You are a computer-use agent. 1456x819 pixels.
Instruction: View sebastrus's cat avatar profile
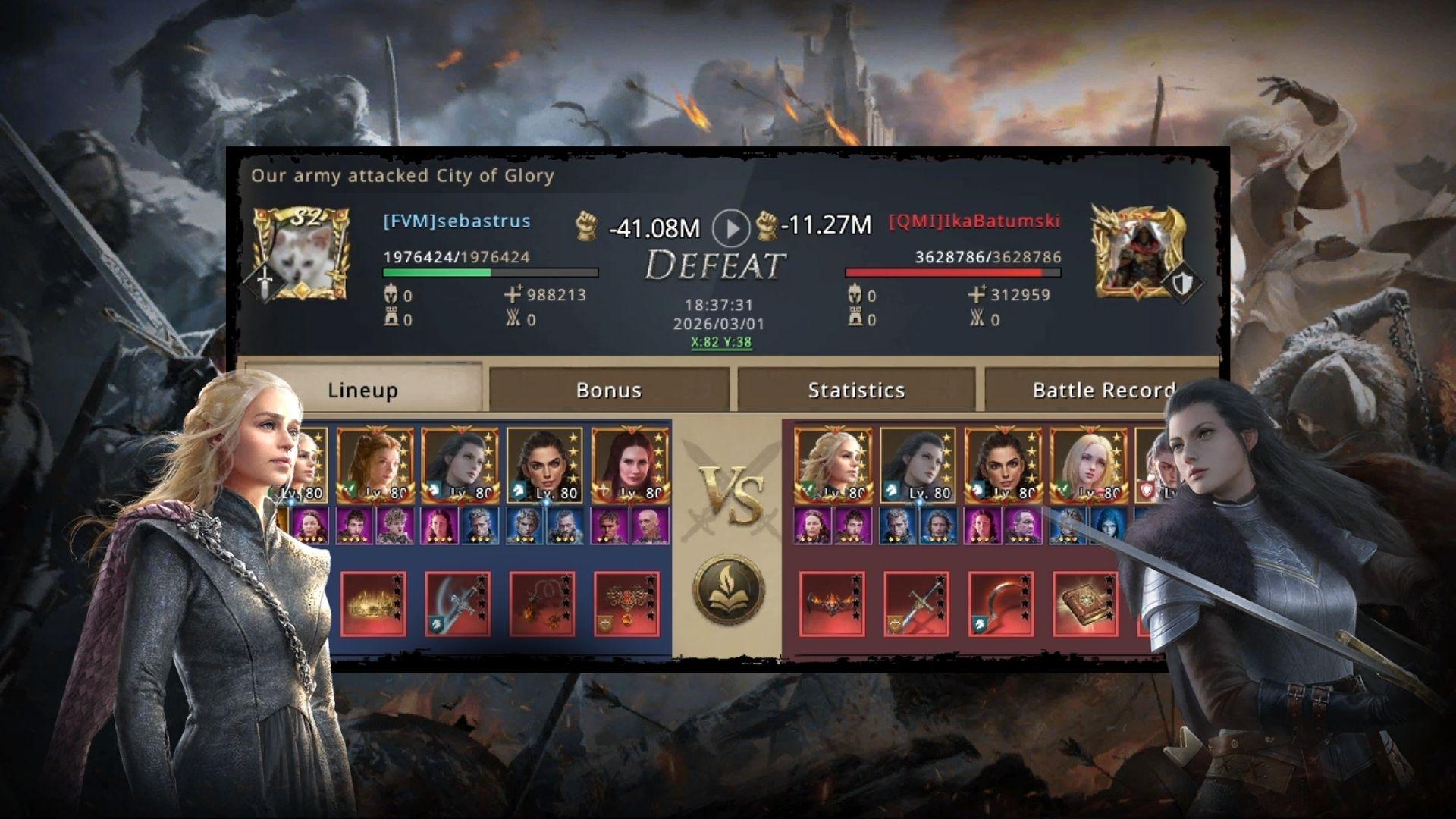coord(301,254)
